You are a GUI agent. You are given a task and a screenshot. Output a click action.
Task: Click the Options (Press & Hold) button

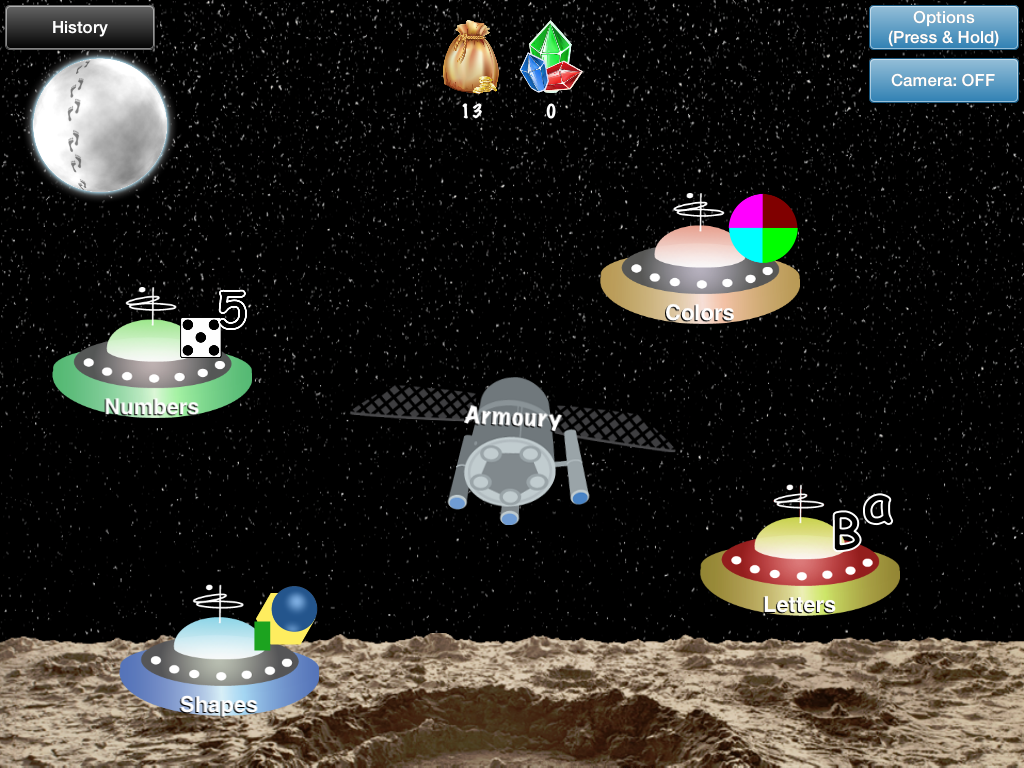tap(943, 28)
